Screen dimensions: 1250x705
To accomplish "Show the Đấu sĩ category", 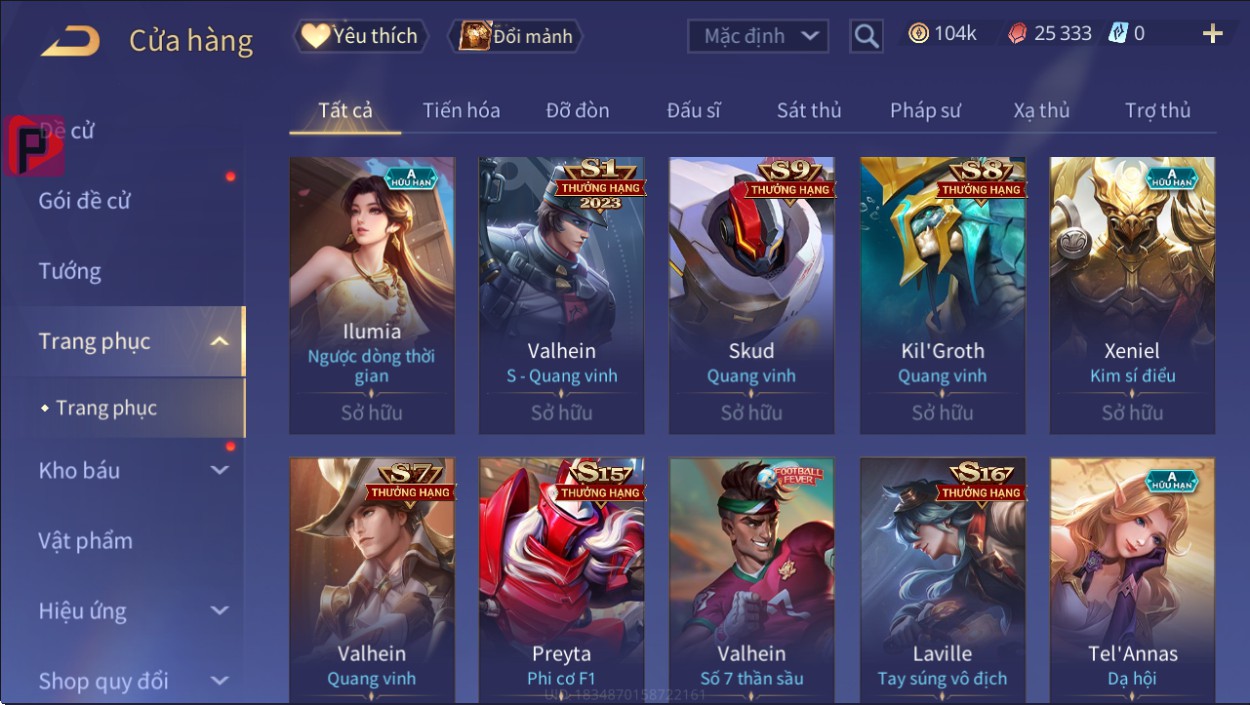I will (693, 111).
